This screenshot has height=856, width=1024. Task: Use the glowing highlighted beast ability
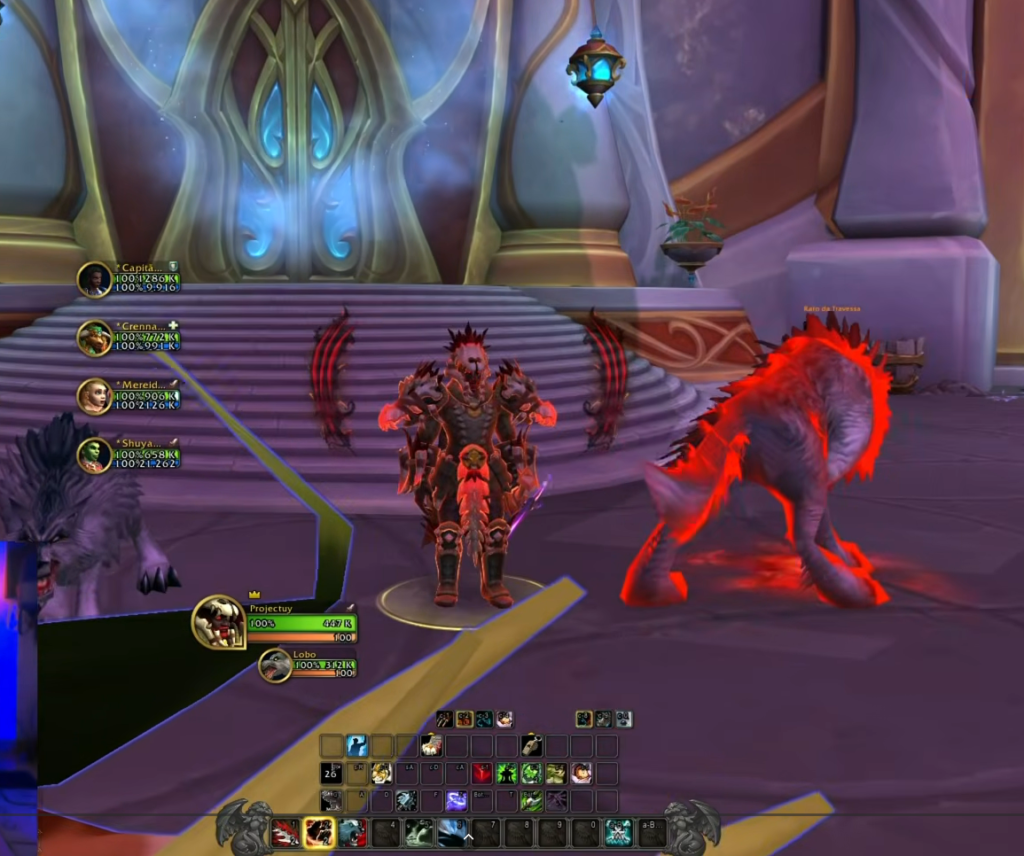pyautogui.click(x=319, y=832)
